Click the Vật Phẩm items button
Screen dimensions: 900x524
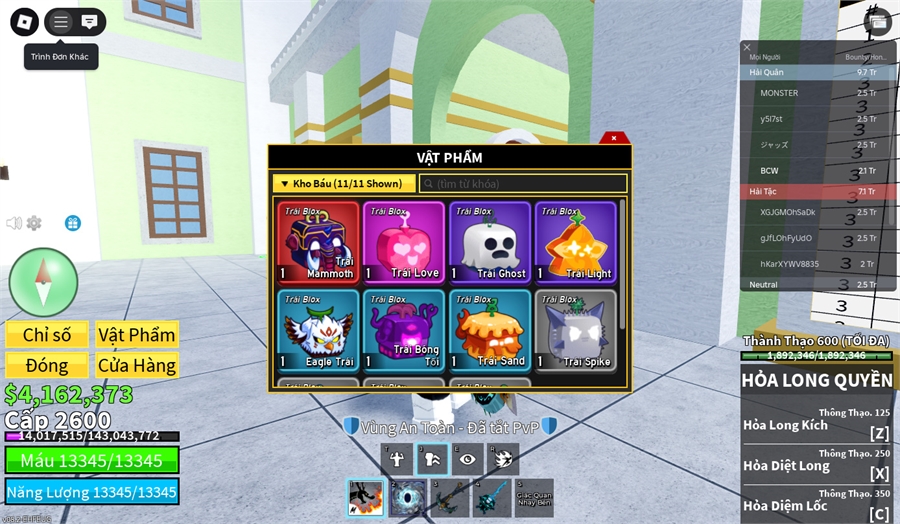[136, 335]
